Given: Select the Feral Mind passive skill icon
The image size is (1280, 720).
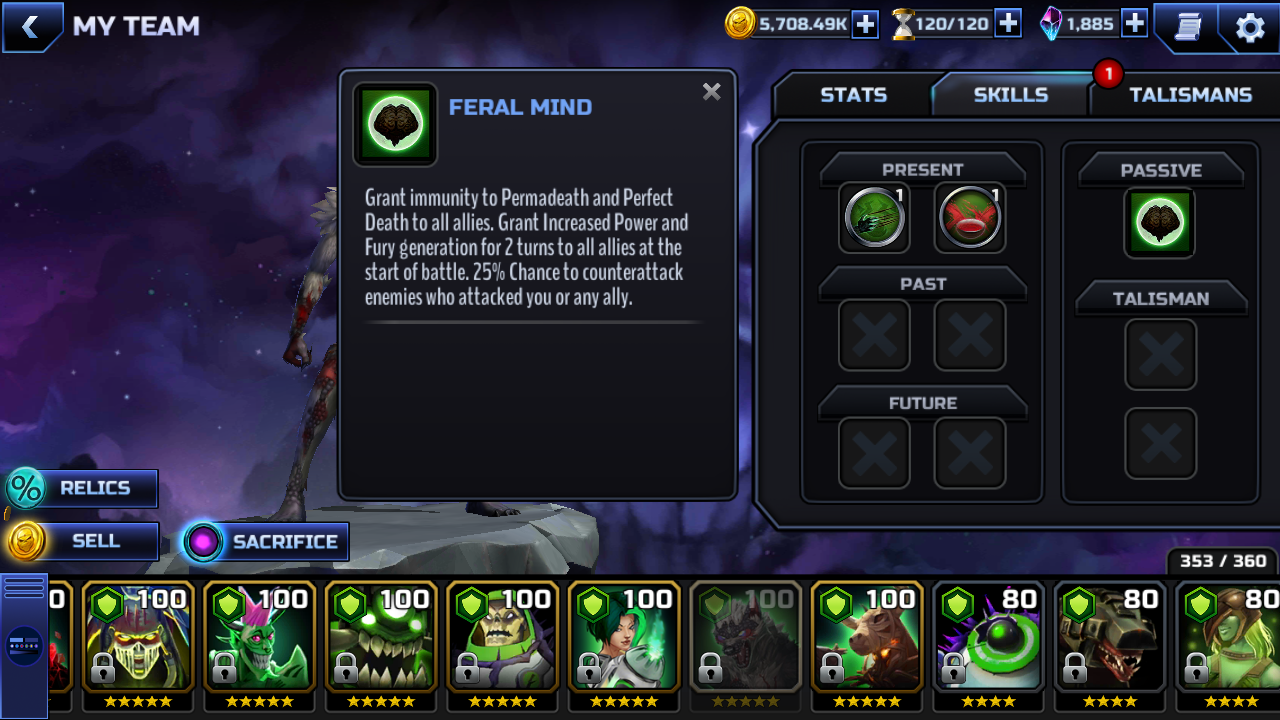Looking at the screenshot, I should pos(1160,221).
